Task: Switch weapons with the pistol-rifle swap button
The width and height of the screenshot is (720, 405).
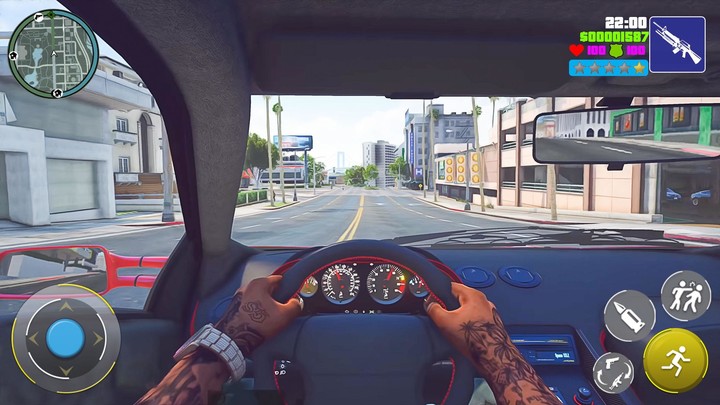Action: (x=613, y=372)
